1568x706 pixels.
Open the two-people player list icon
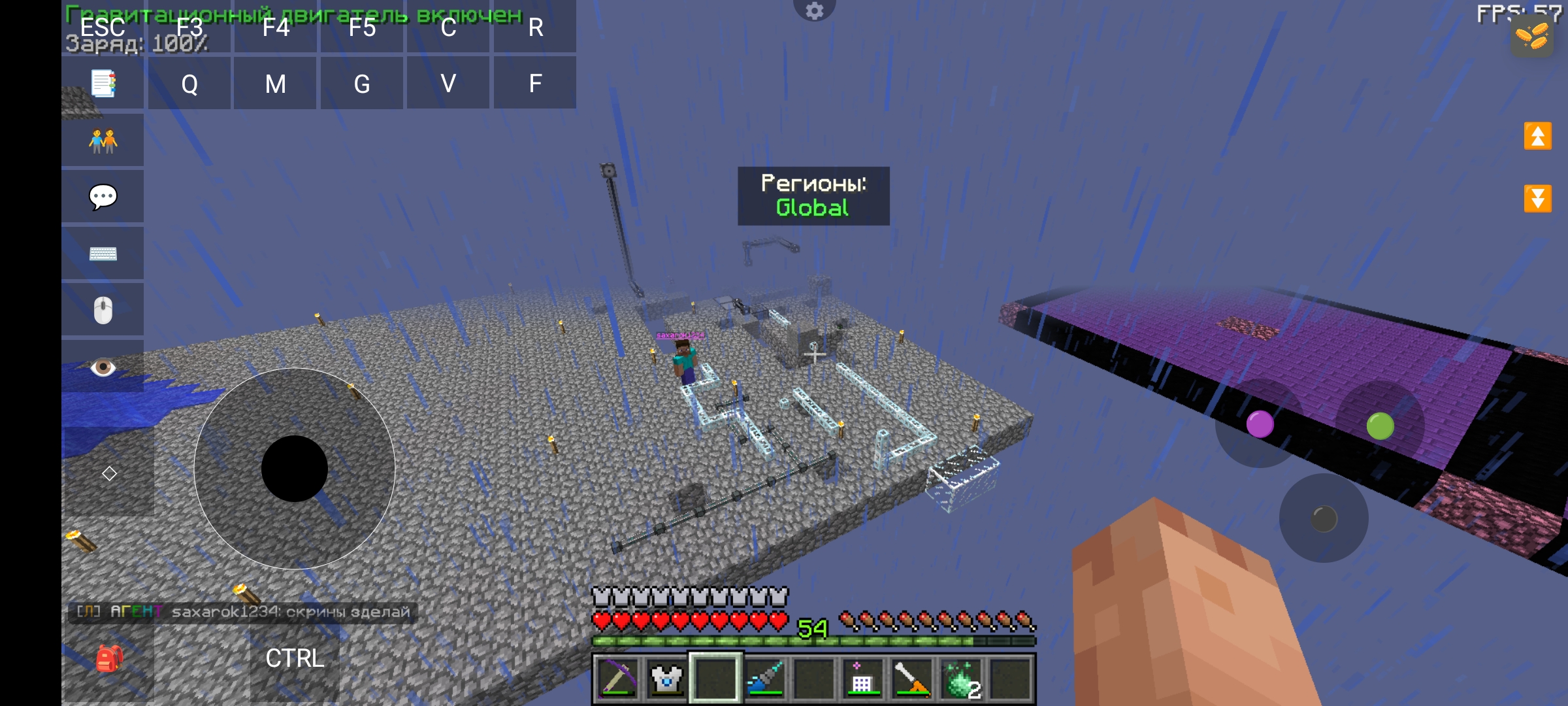coord(103,141)
